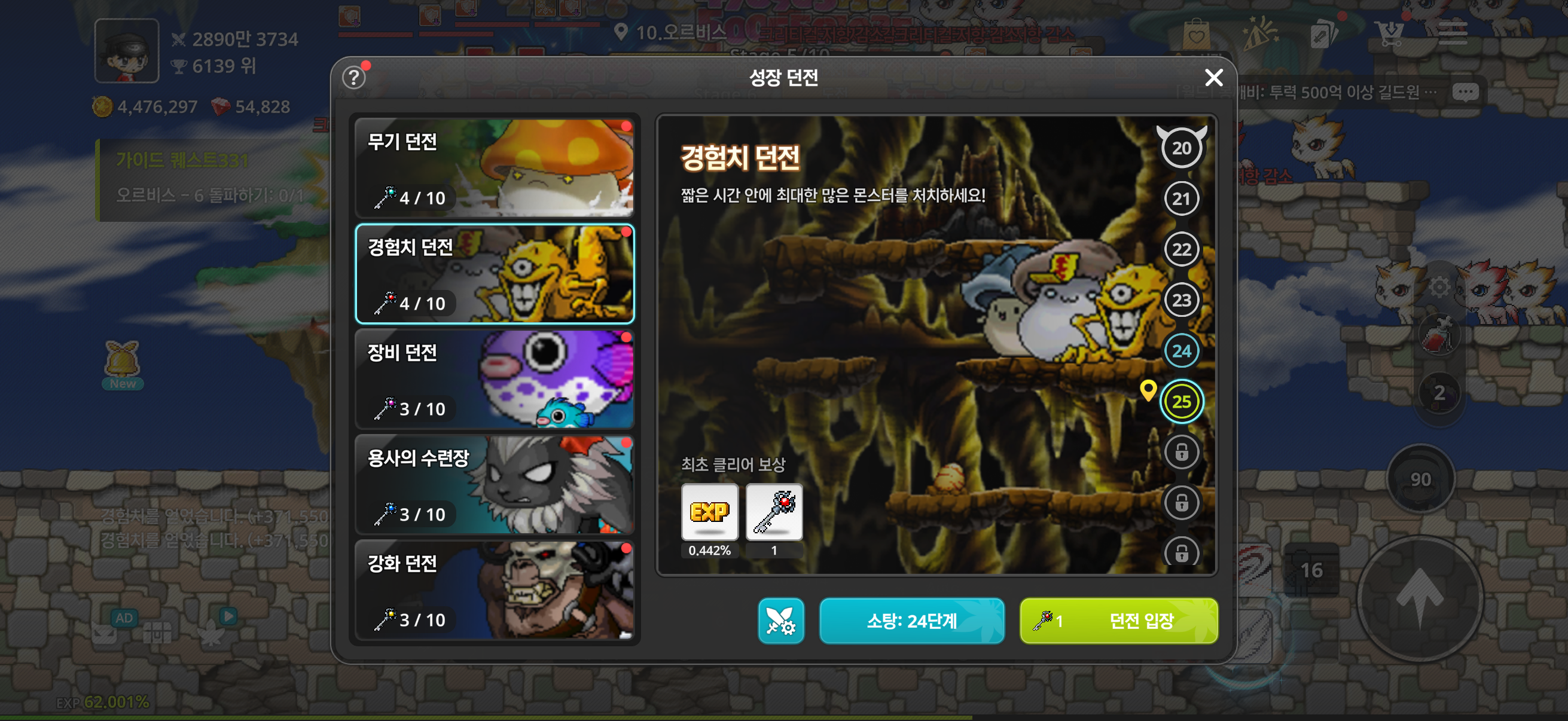This screenshot has width=1568, height=721.
Task: Open the chat bubble icon below the guild message
Action: pyautogui.click(x=1466, y=91)
